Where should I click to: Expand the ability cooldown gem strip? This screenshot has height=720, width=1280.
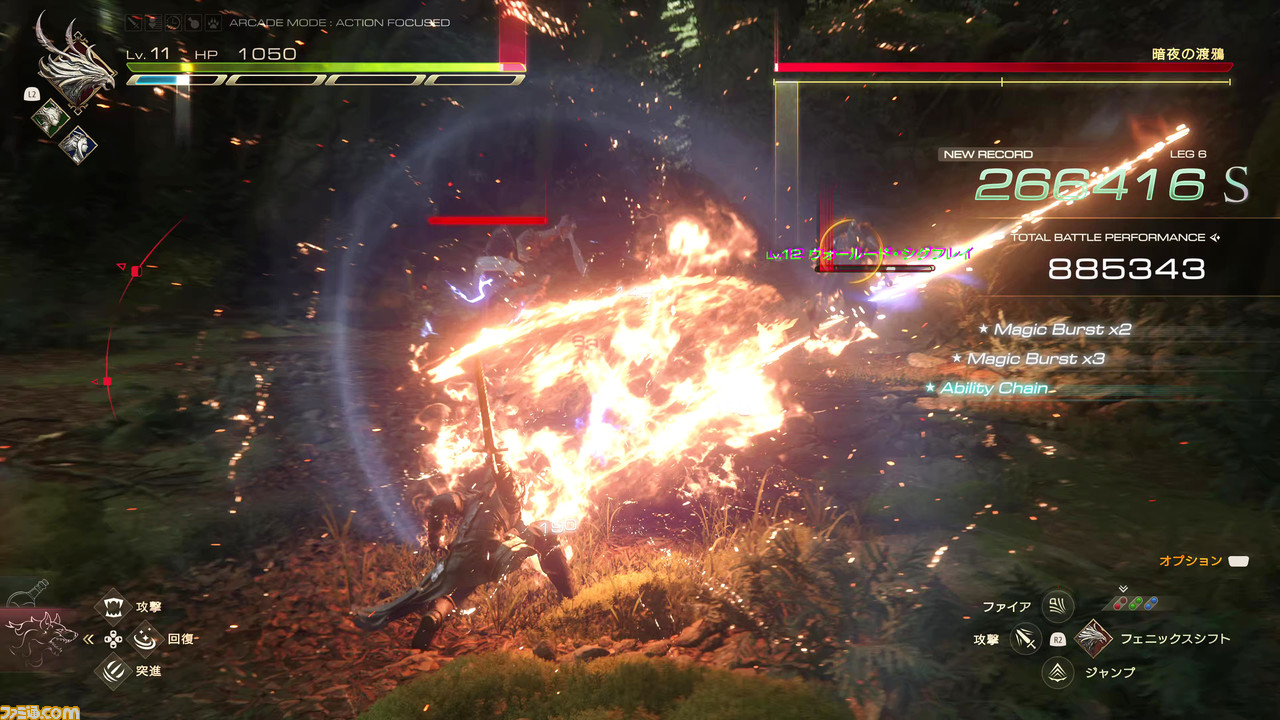click(x=1136, y=602)
